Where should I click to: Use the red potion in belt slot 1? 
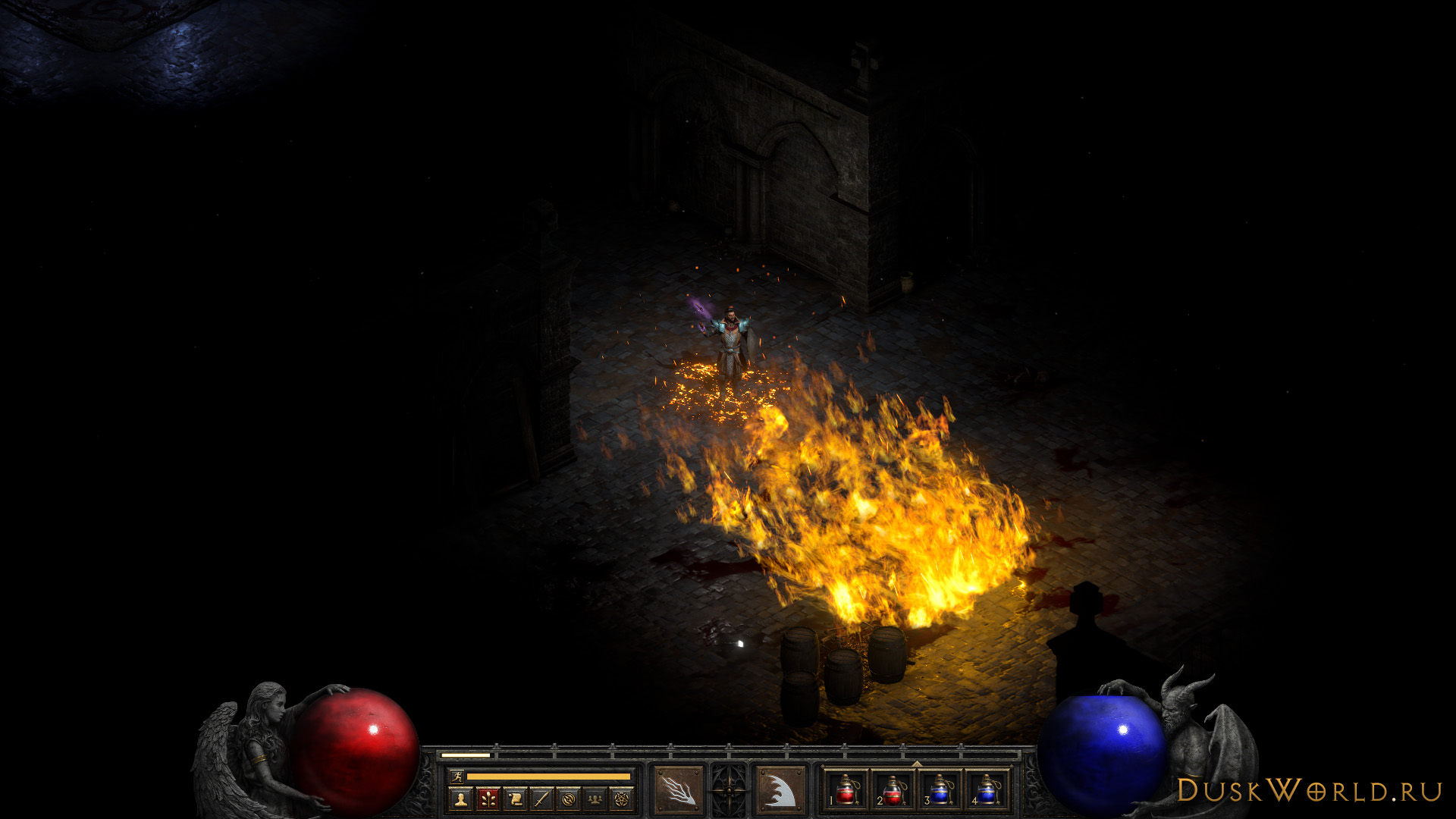tap(845, 791)
